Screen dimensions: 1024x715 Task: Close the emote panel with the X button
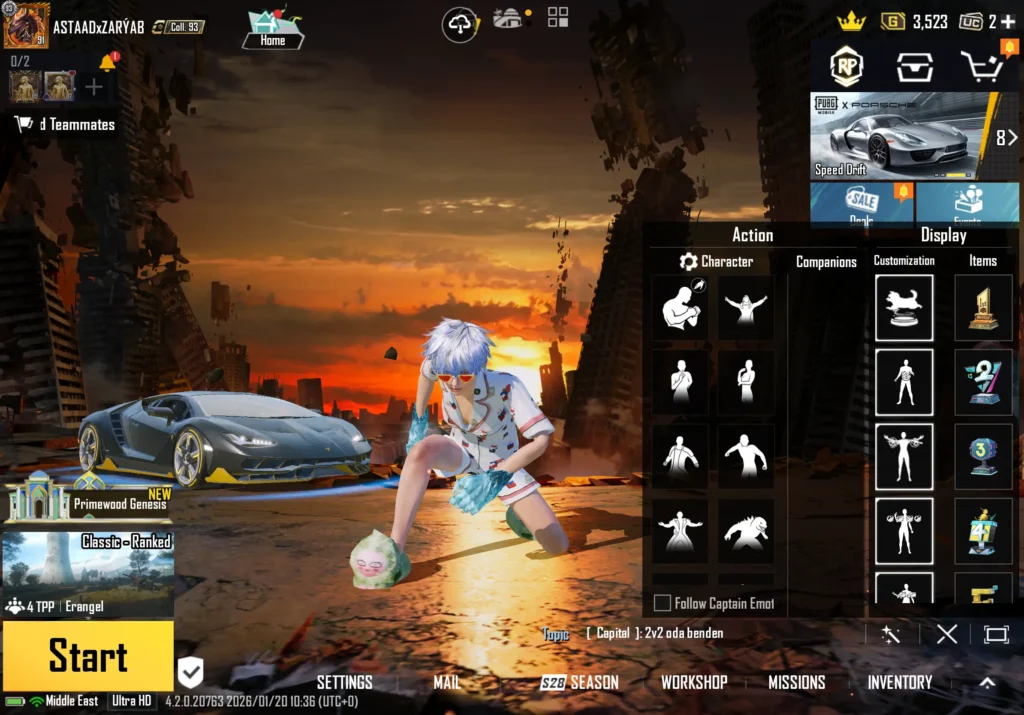pyautogui.click(x=947, y=634)
